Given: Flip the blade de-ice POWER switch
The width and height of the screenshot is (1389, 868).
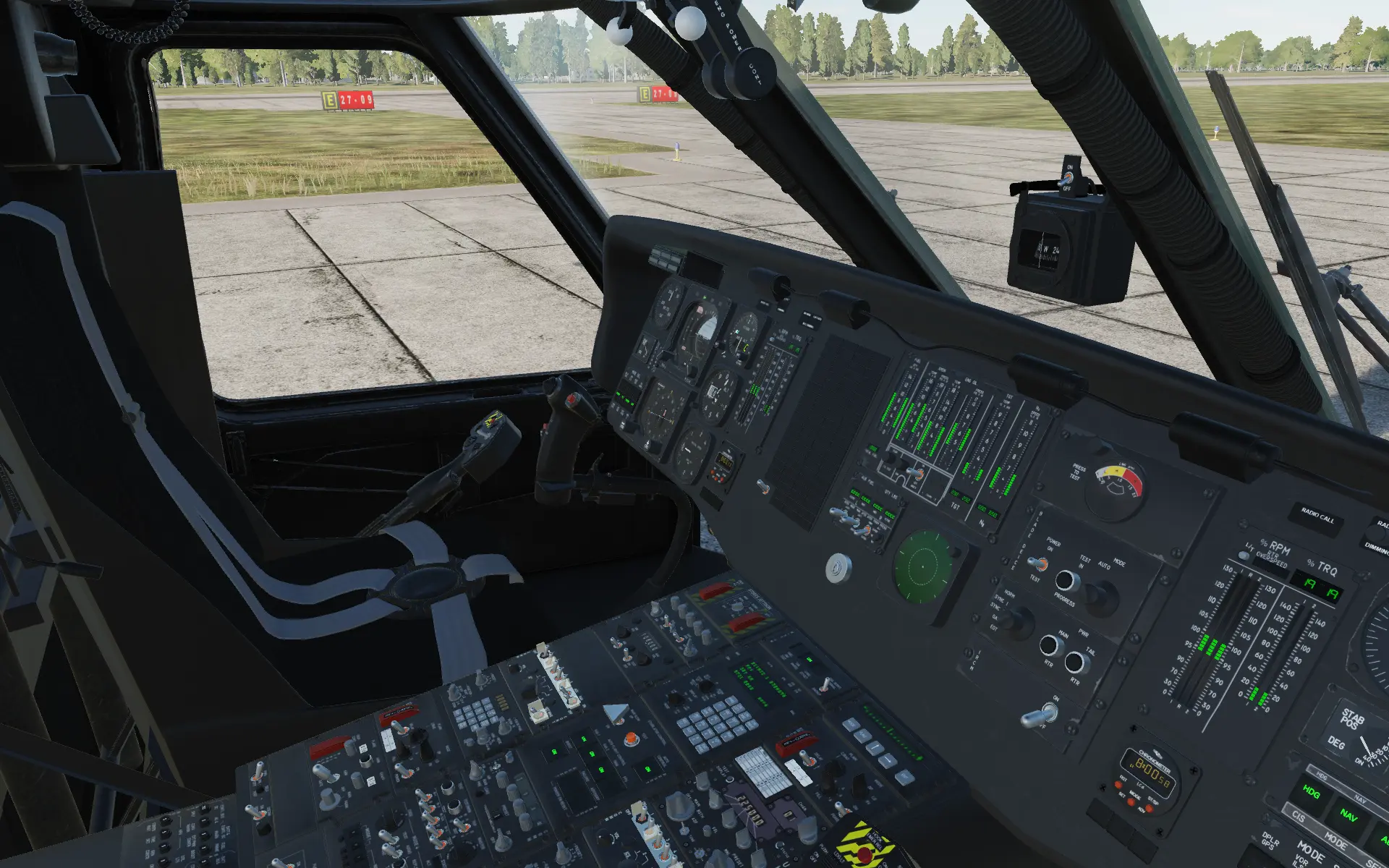Looking at the screenshot, I should [1039, 564].
